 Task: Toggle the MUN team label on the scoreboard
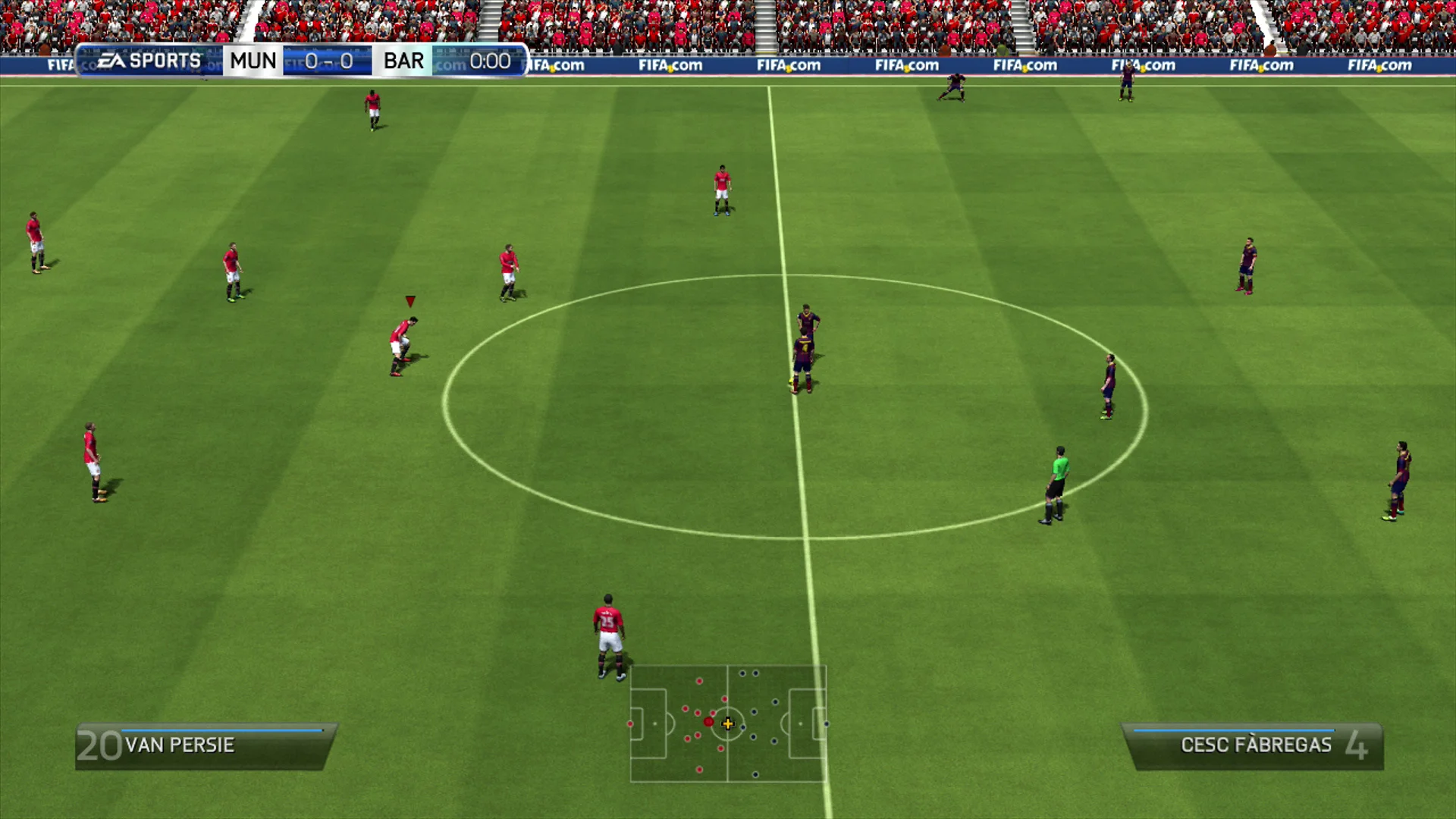[x=253, y=61]
